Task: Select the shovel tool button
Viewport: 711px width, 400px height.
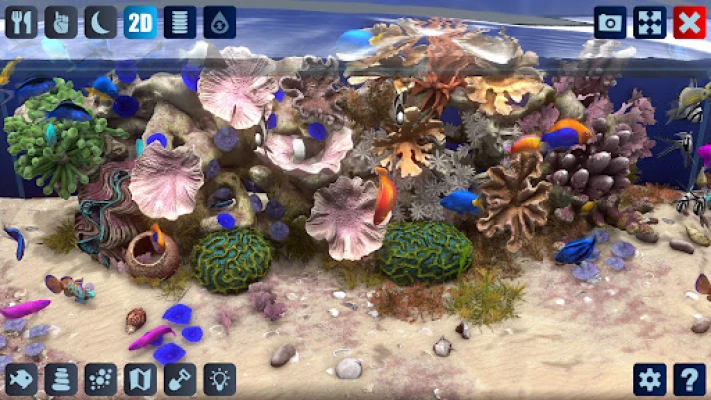Action: tap(180, 379)
